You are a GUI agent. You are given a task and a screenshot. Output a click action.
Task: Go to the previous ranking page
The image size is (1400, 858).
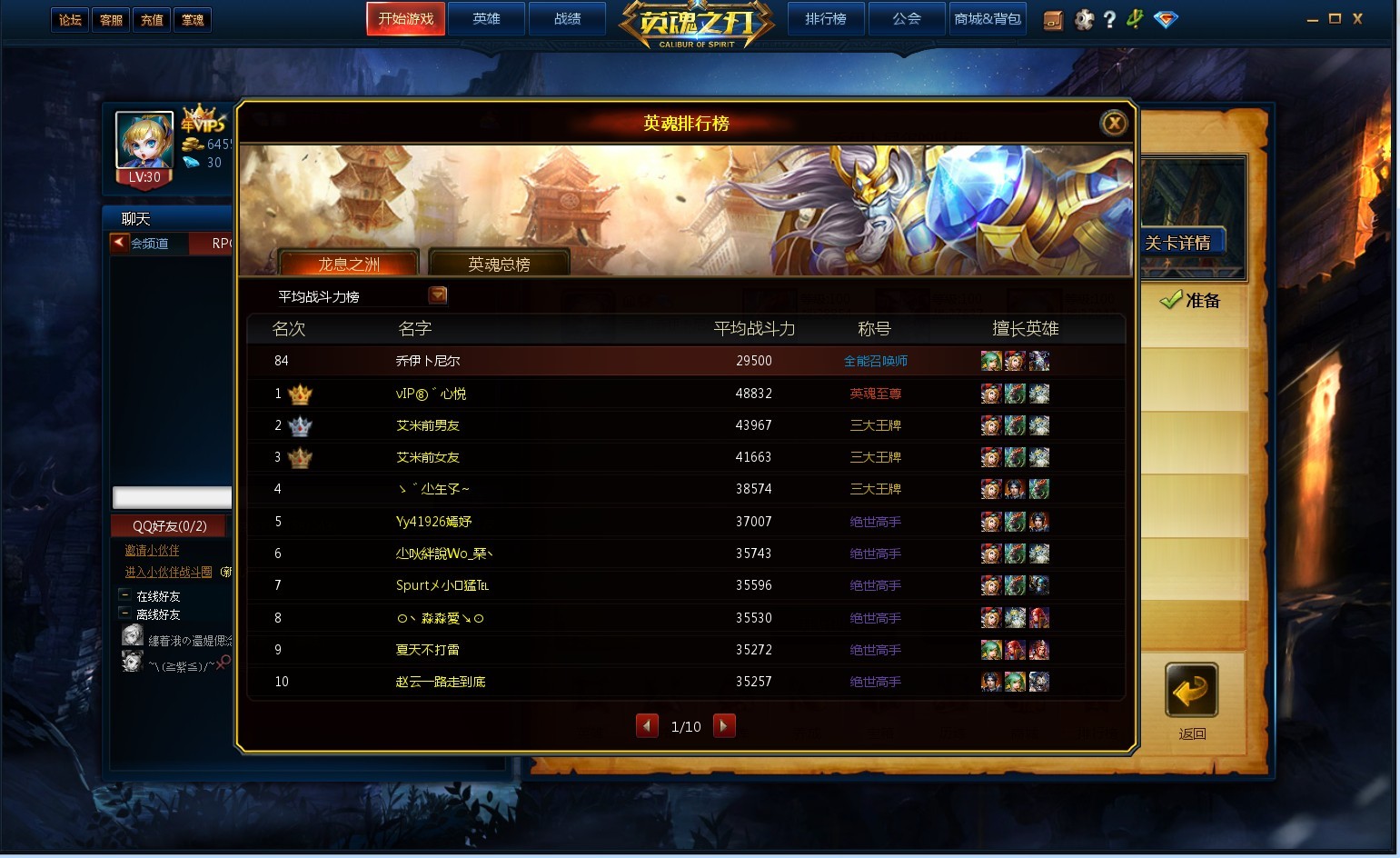click(x=647, y=725)
